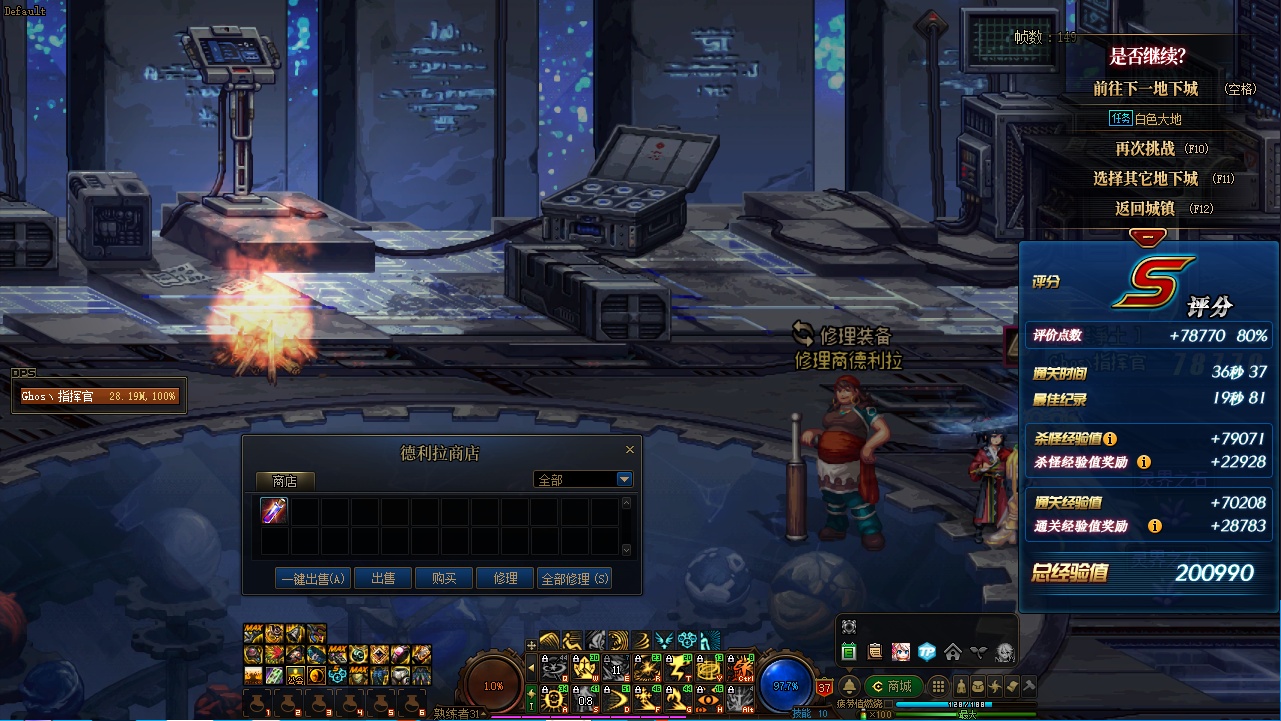Choose the 修理 repair button

tap(505, 578)
